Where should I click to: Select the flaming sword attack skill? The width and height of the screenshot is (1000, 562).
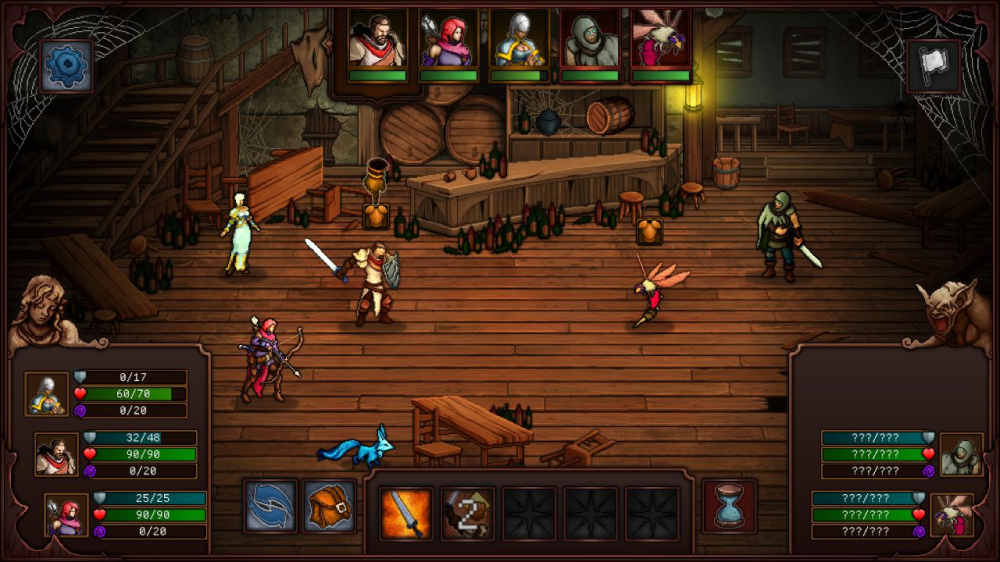406,513
